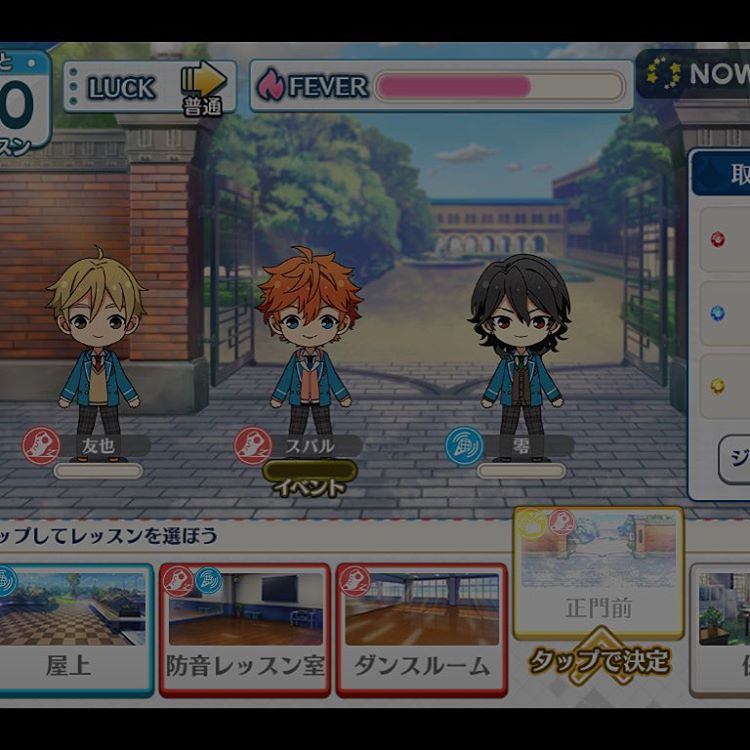Choose the partially visible rightmost lesson card

tap(722, 628)
